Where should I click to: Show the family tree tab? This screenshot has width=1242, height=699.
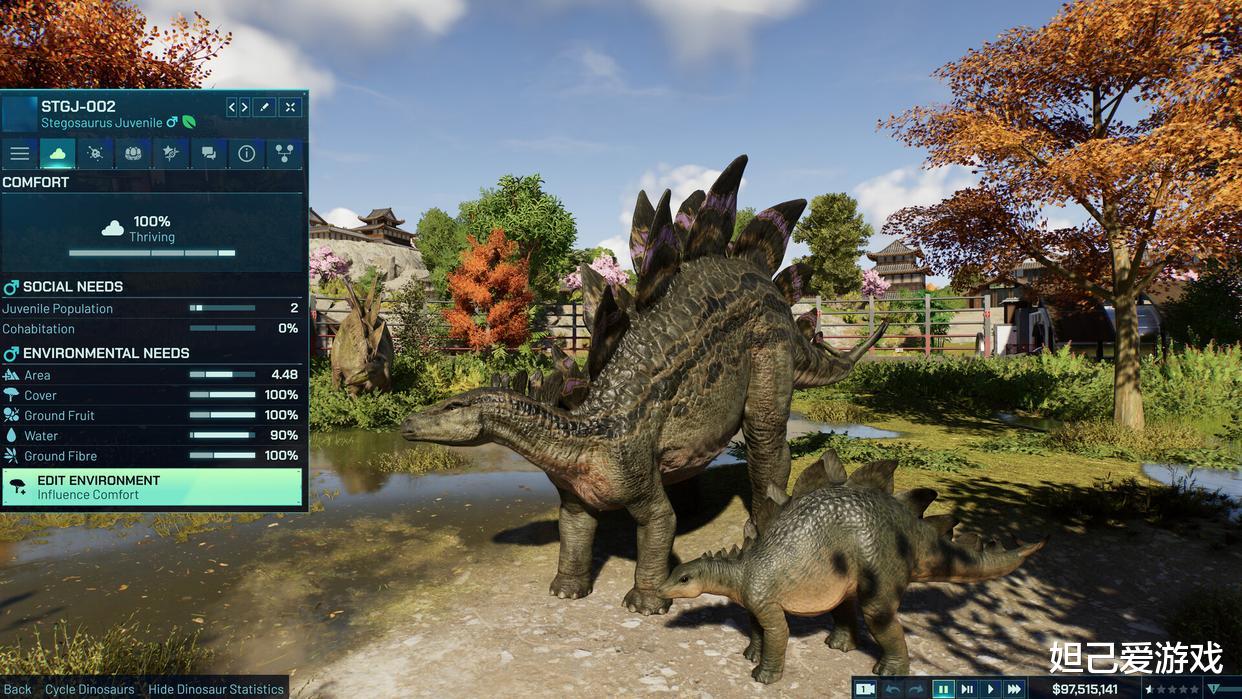284,153
